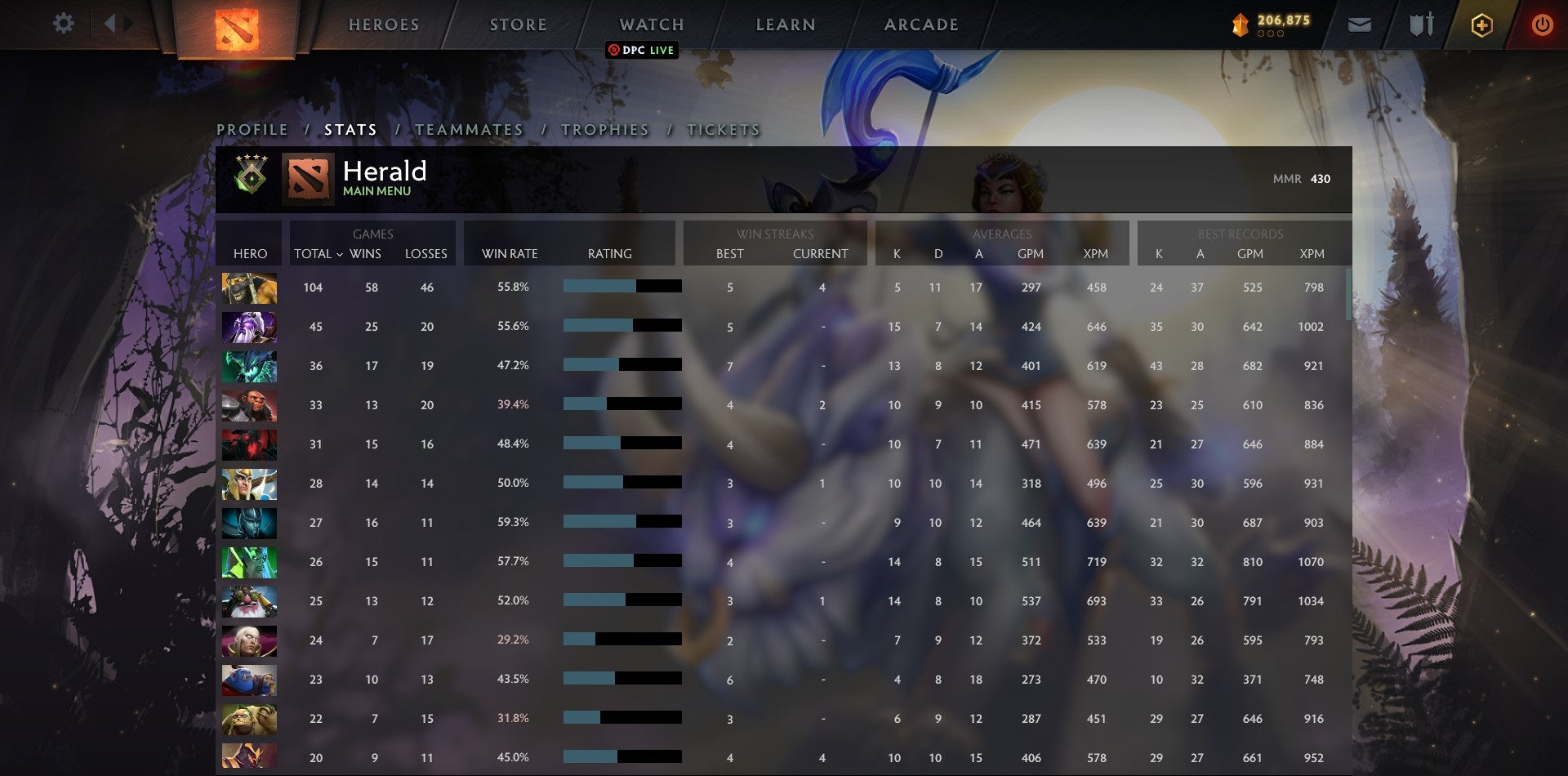Image resolution: width=1568 pixels, height=776 pixels.
Task: Switch to the TEAMMATES tab
Action: pos(469,130)
